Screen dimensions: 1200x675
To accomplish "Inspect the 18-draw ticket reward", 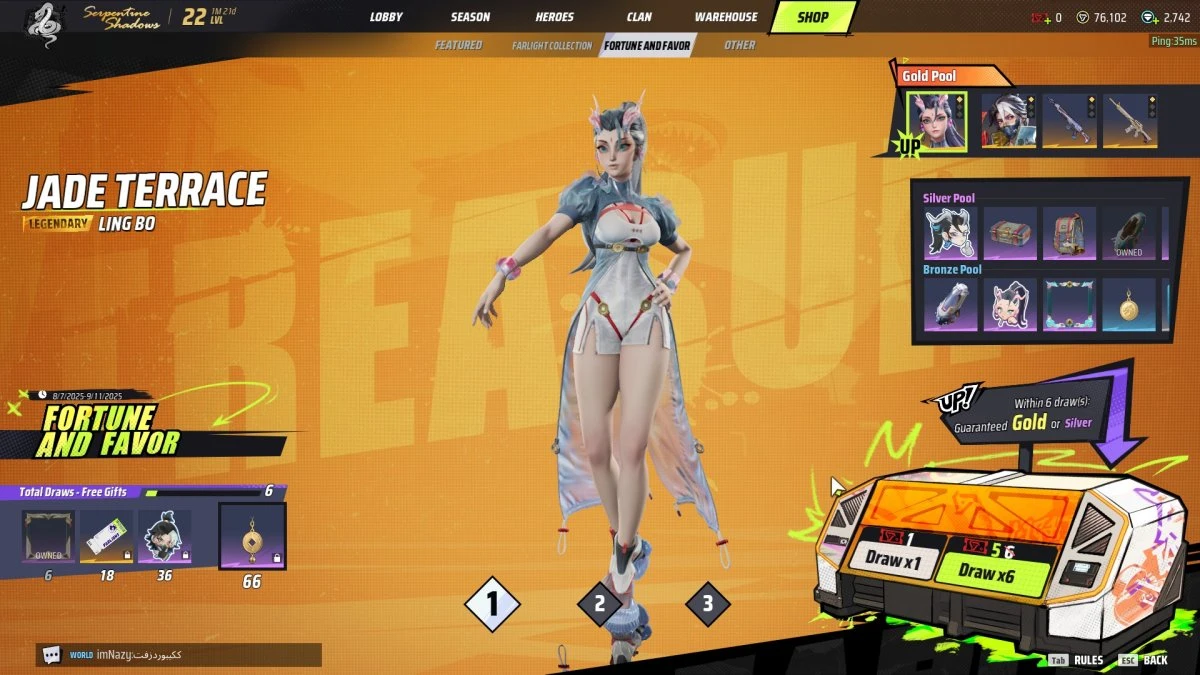I will (107, 537).
